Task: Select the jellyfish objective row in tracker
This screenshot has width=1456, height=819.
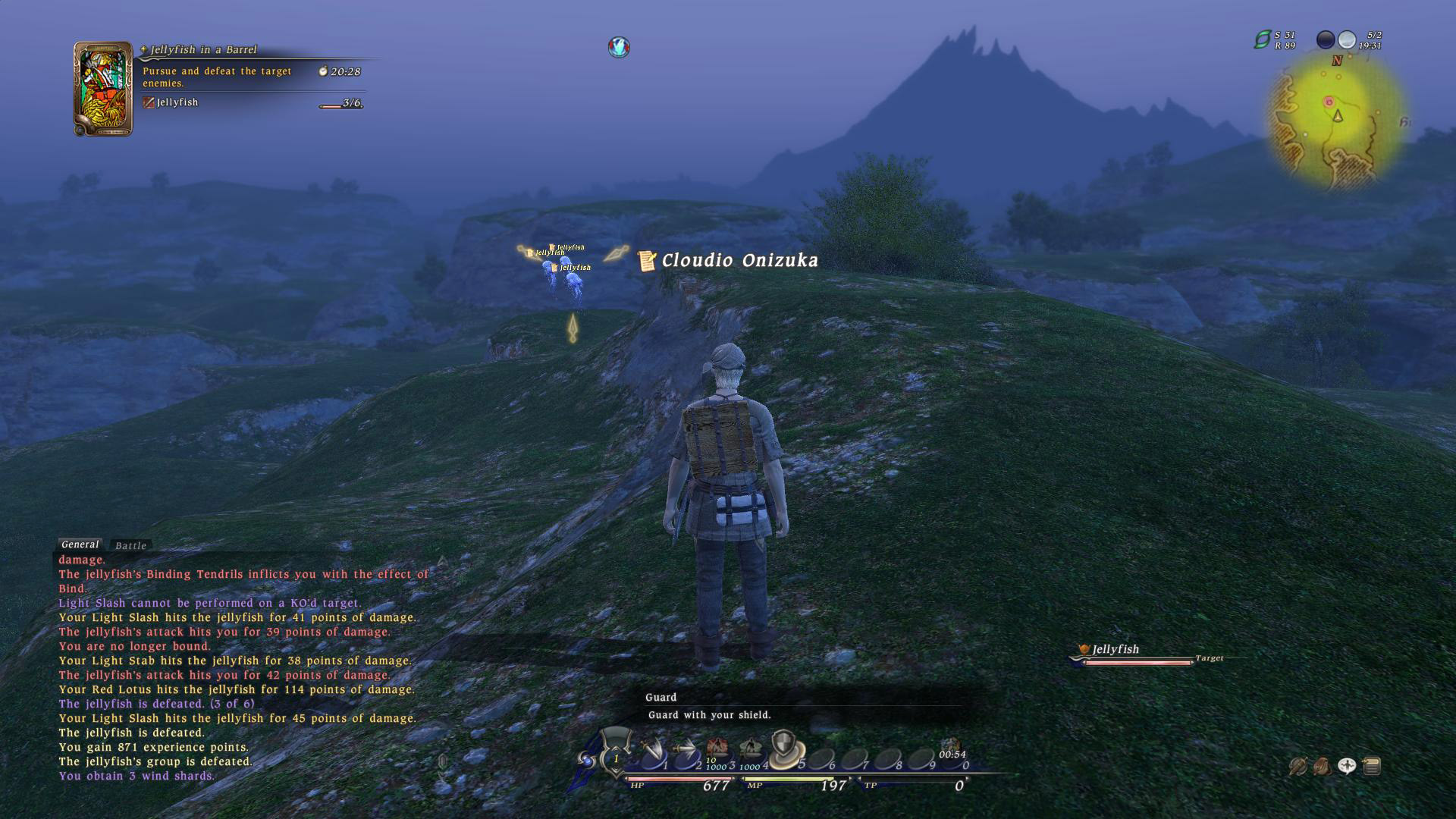Action: pyautogui.click(x=177, y=102)
